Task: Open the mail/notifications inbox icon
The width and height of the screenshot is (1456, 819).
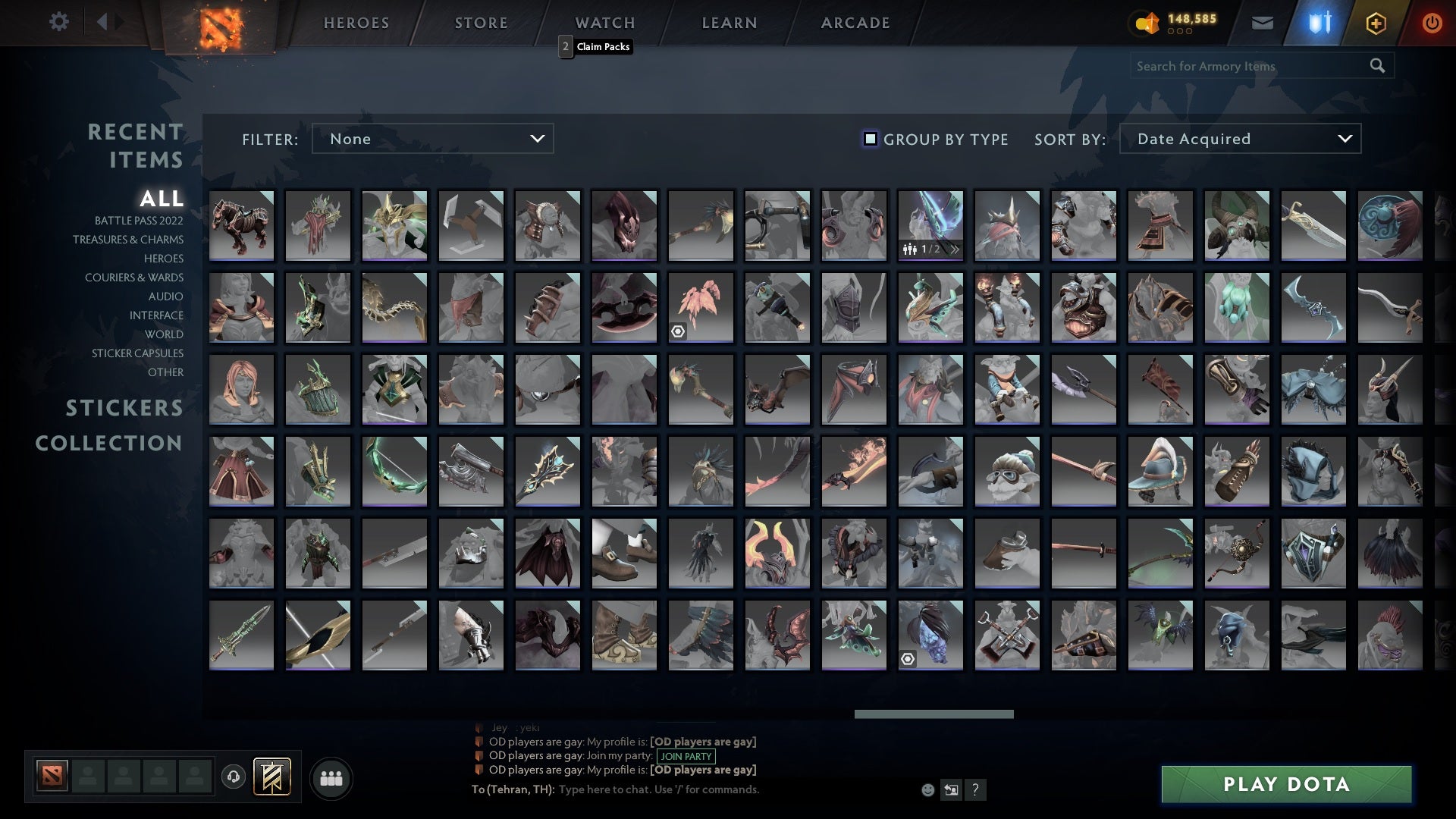Action: tap(1263, 22)
